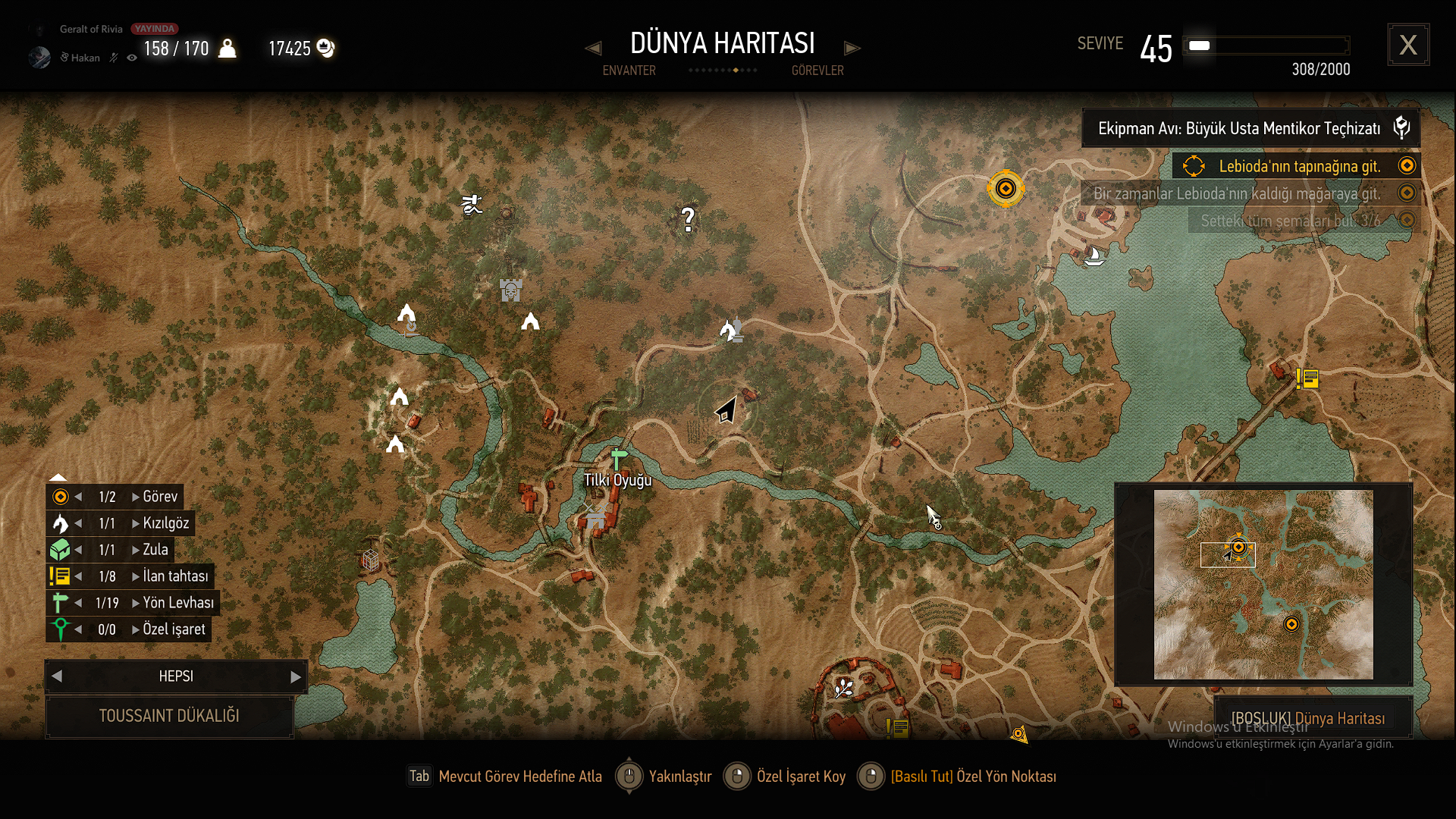Screen dimensions: 1456x819
Task: Select the notice board marker by the lake
Action: pyautogui.click(x=1307, y=378)
